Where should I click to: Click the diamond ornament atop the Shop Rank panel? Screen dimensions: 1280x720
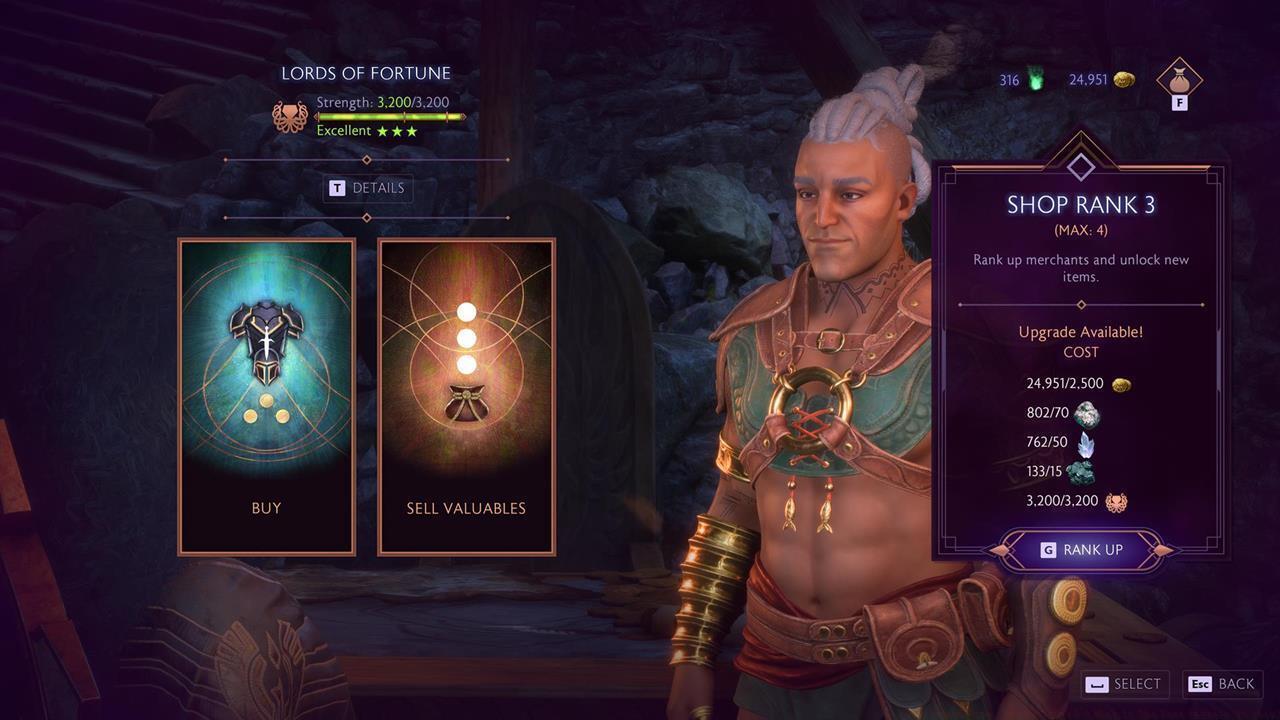coord(1081,166)
